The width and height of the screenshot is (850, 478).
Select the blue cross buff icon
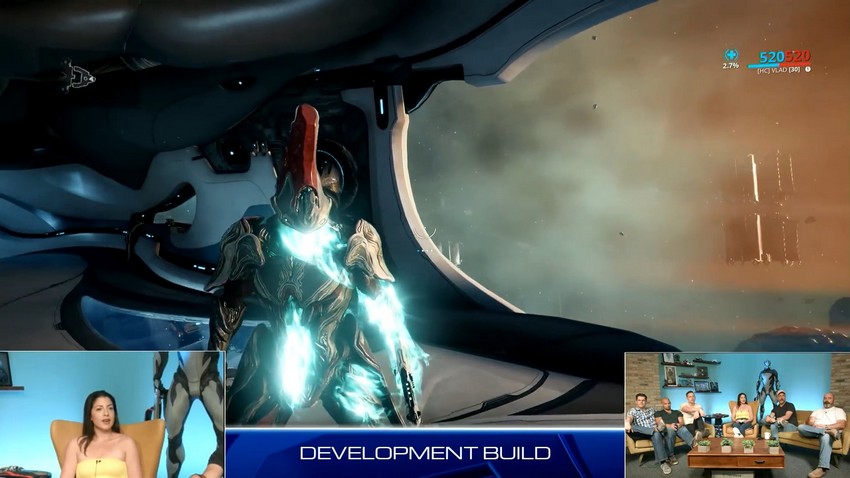click(731, 55)
